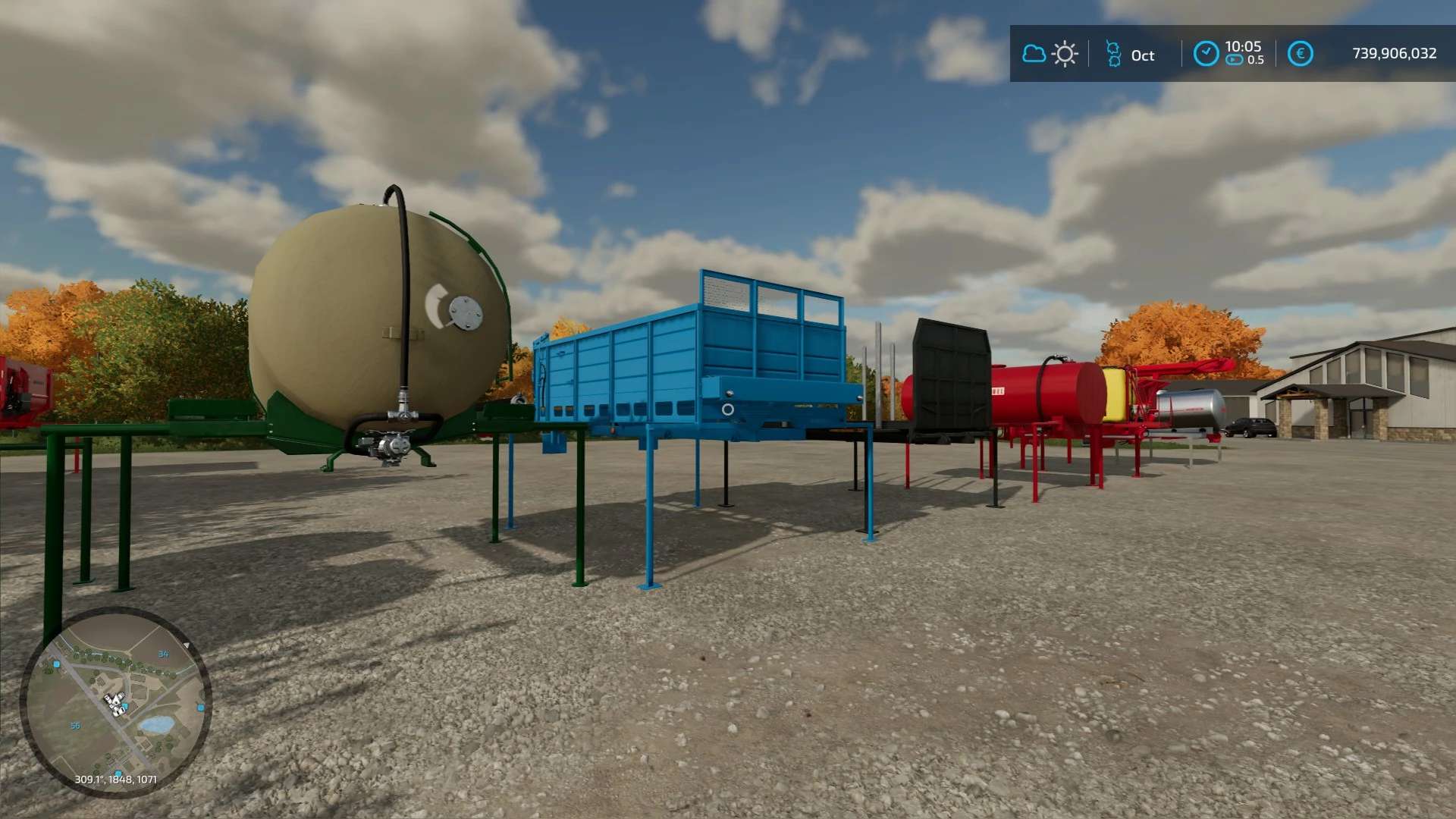Image resolution: width=1456 pixels, height=819 pixels.
Task: Click the October season calendar icon
Action: click(1113, 54)
